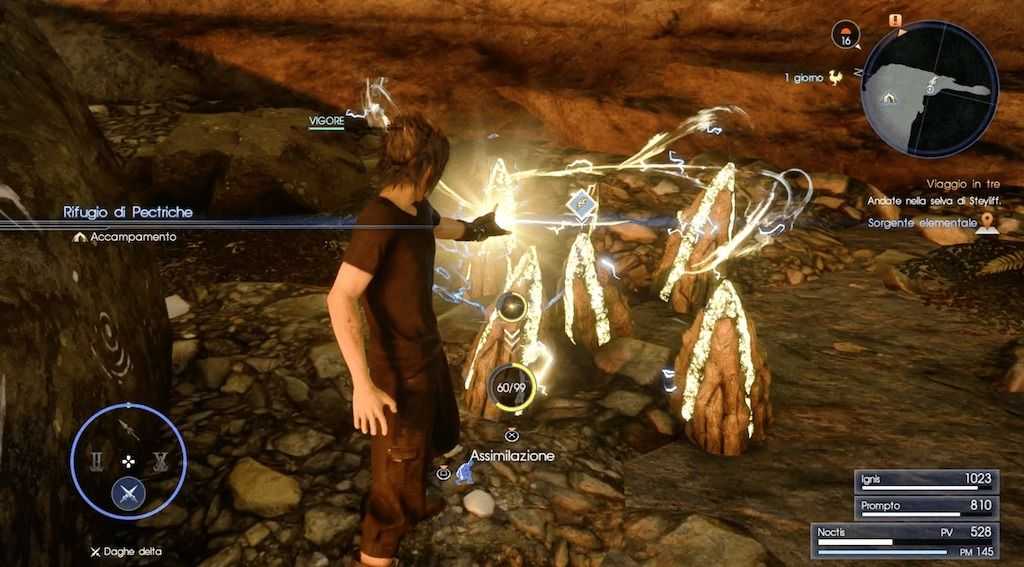Click the lightning element orb icon
The height and width of the screenshot is (567, 1024).
pyautogui.click(x=512, y=306)
